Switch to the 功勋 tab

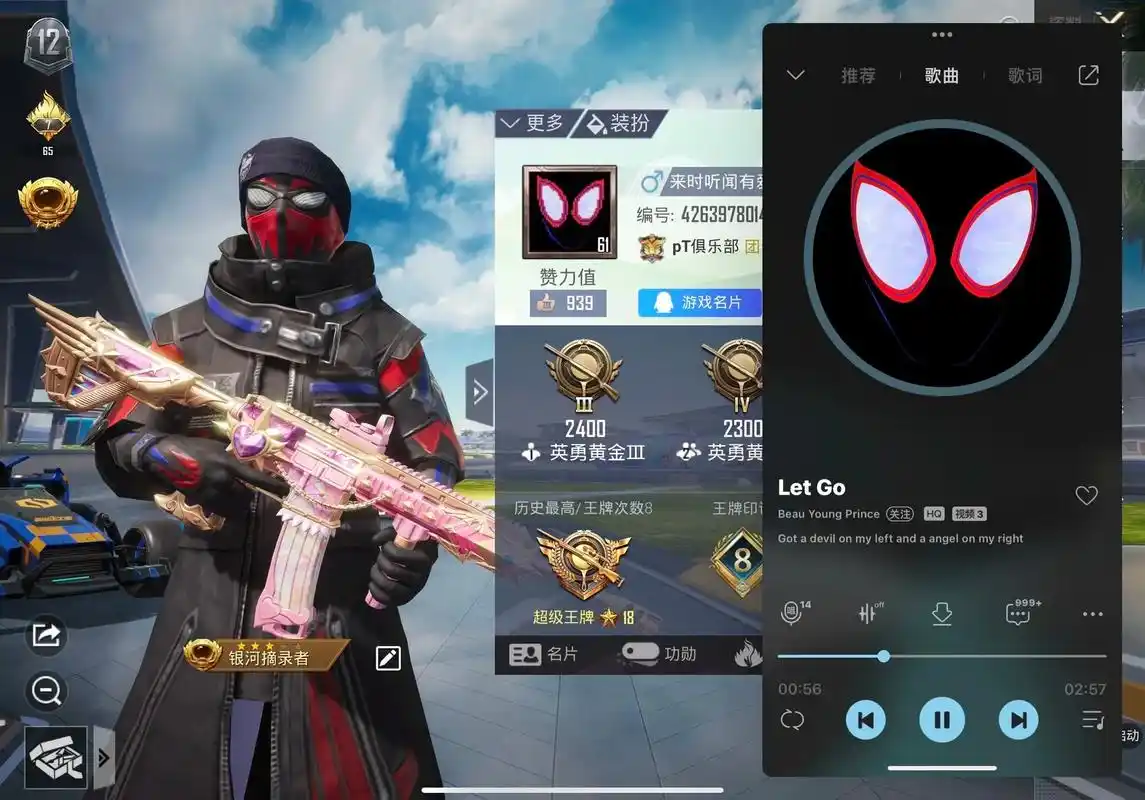660,654
